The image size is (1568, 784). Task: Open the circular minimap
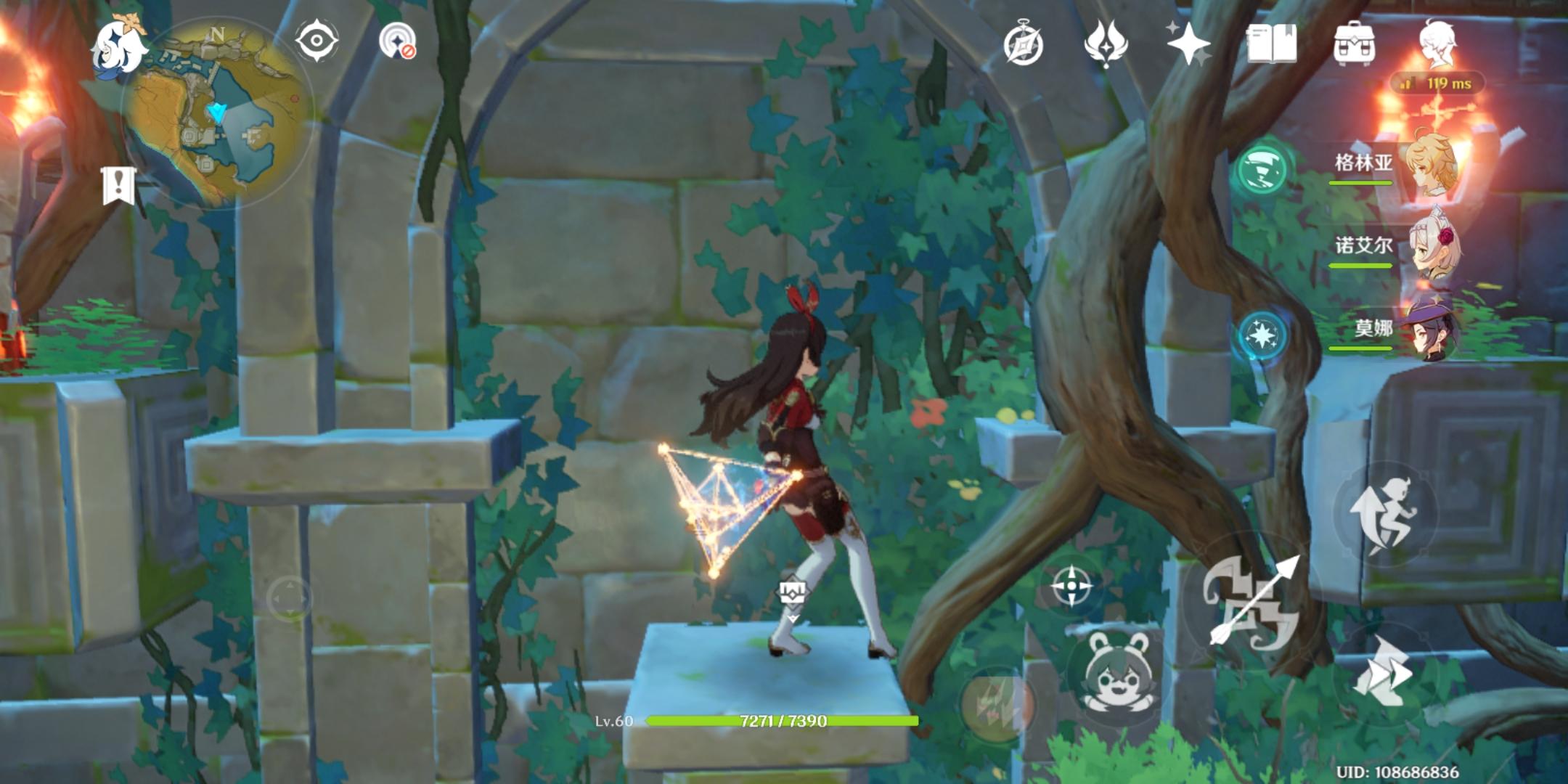[218, 116]
